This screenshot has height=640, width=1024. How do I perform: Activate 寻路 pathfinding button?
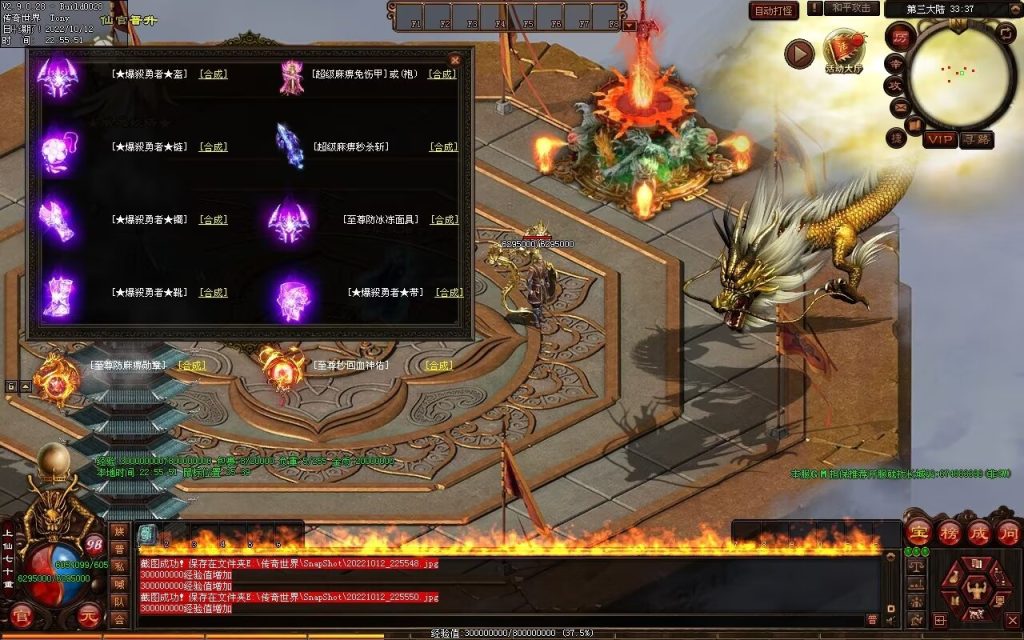pos(977,139)
